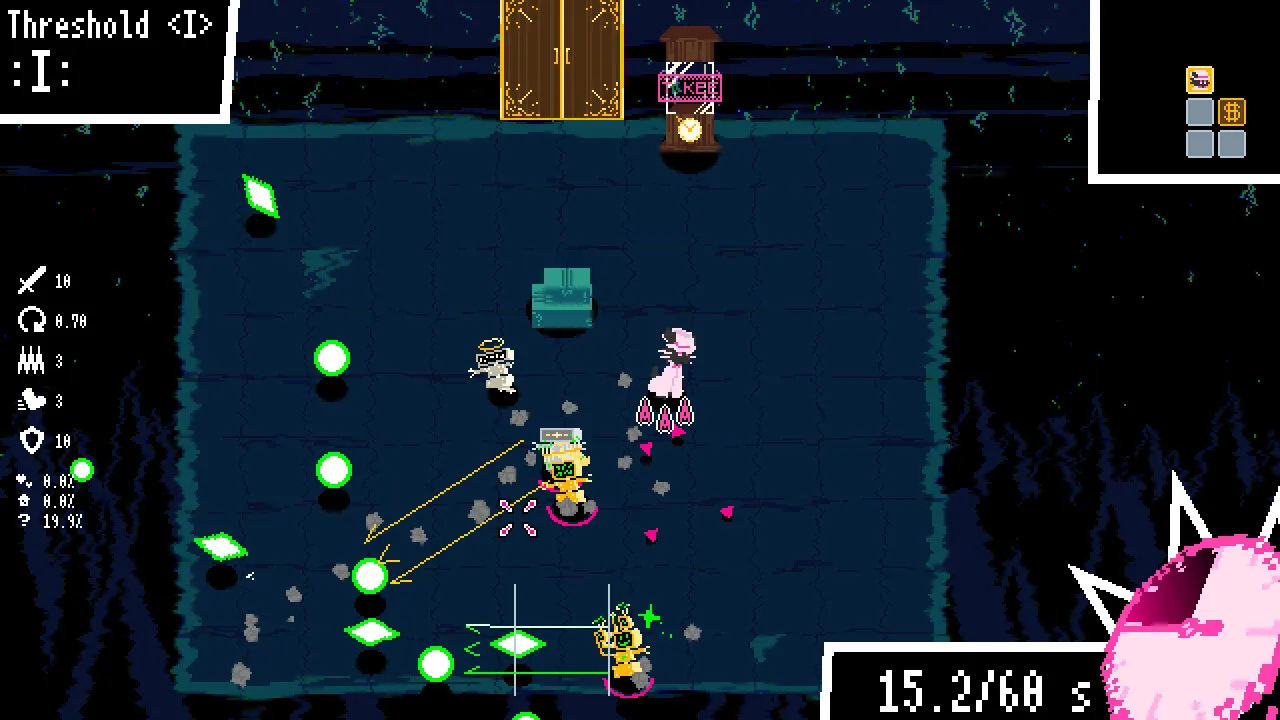Click the dollar sign inventory slot
This screenshot has width=1280, height=720.
tap(1232, 112)
